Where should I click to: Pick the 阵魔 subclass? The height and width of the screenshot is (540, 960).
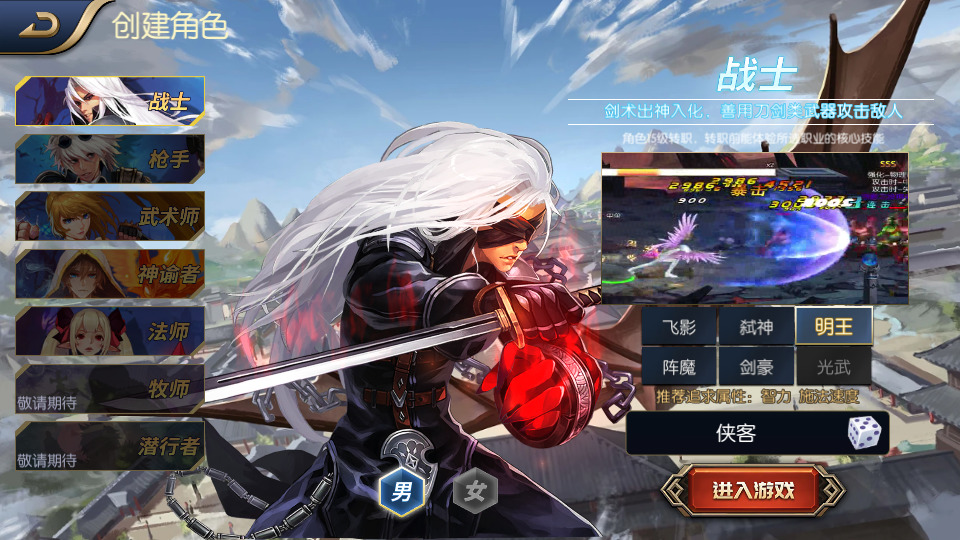coord(679,367)
